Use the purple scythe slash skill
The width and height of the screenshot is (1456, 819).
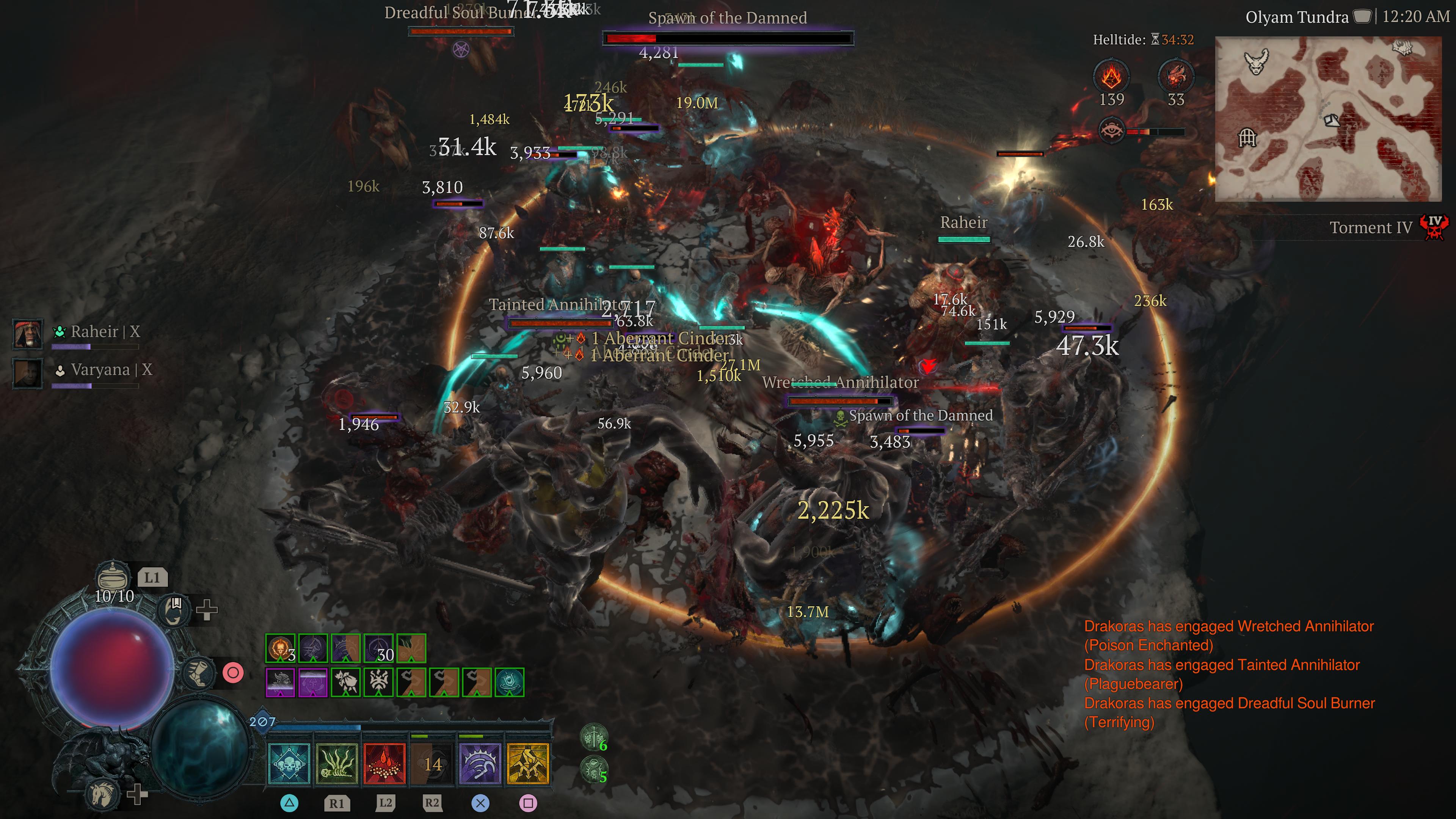(480, 764)
